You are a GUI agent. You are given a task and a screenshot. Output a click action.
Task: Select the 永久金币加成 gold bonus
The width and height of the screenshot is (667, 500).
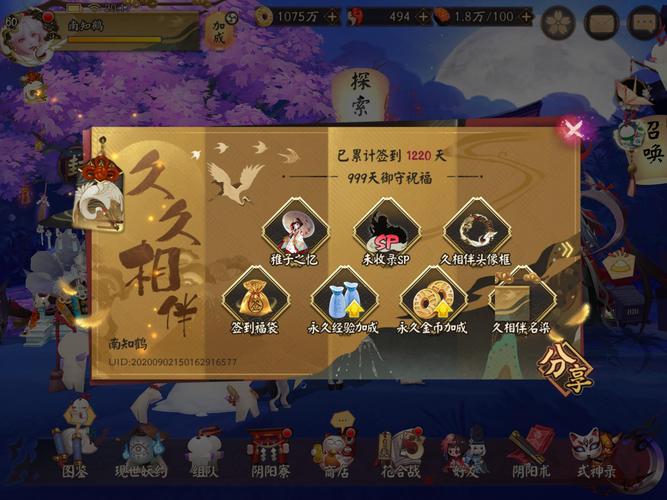point(433,298)
